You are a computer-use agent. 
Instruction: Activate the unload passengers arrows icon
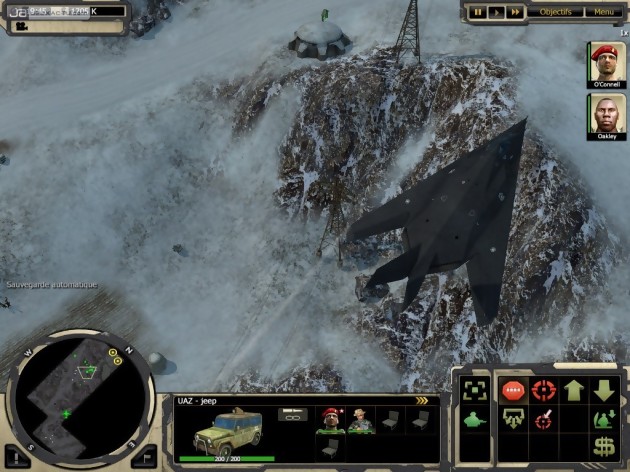513,419
